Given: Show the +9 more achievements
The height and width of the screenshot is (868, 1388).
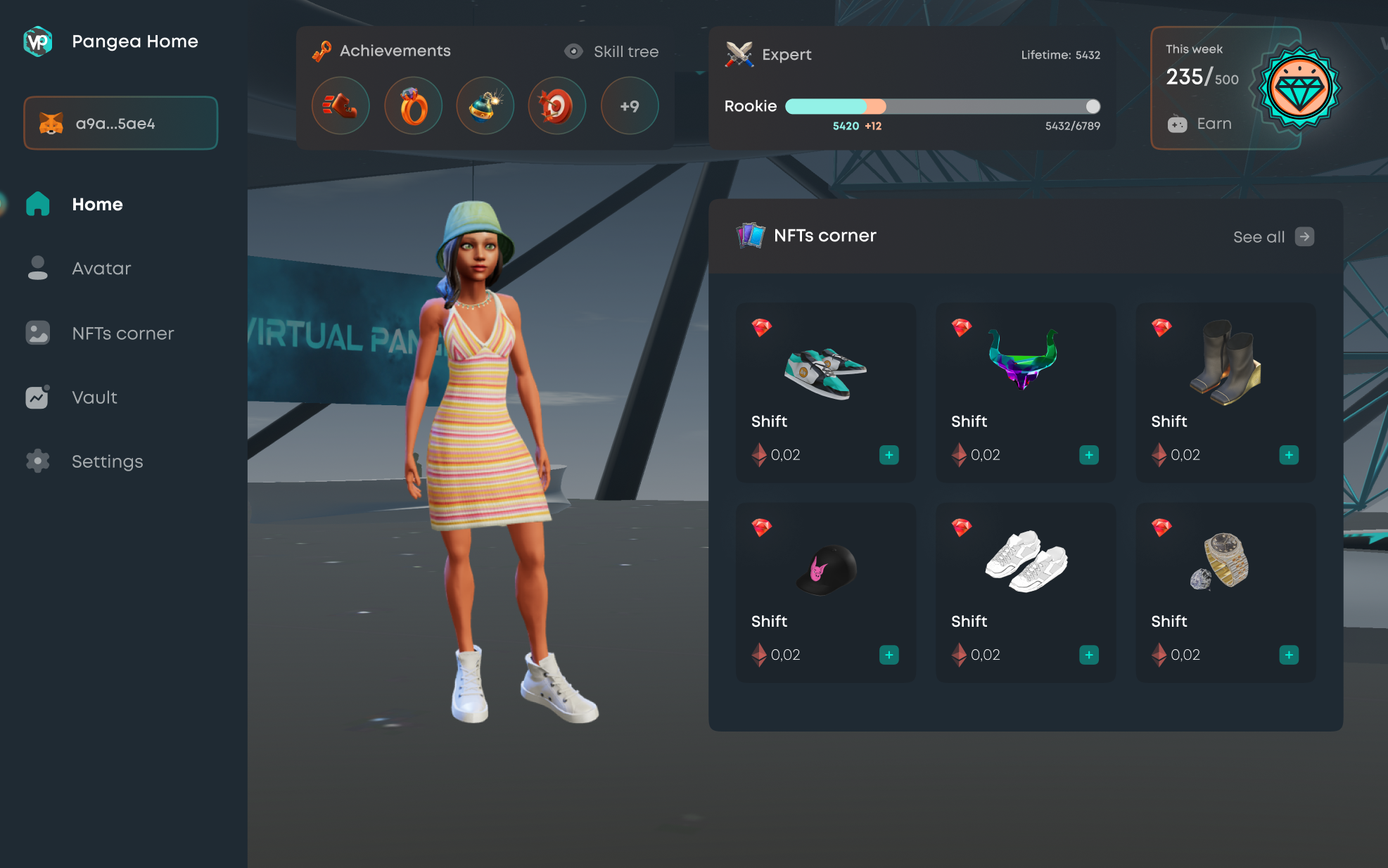Looking at the screenshot, I should point(629,106).
